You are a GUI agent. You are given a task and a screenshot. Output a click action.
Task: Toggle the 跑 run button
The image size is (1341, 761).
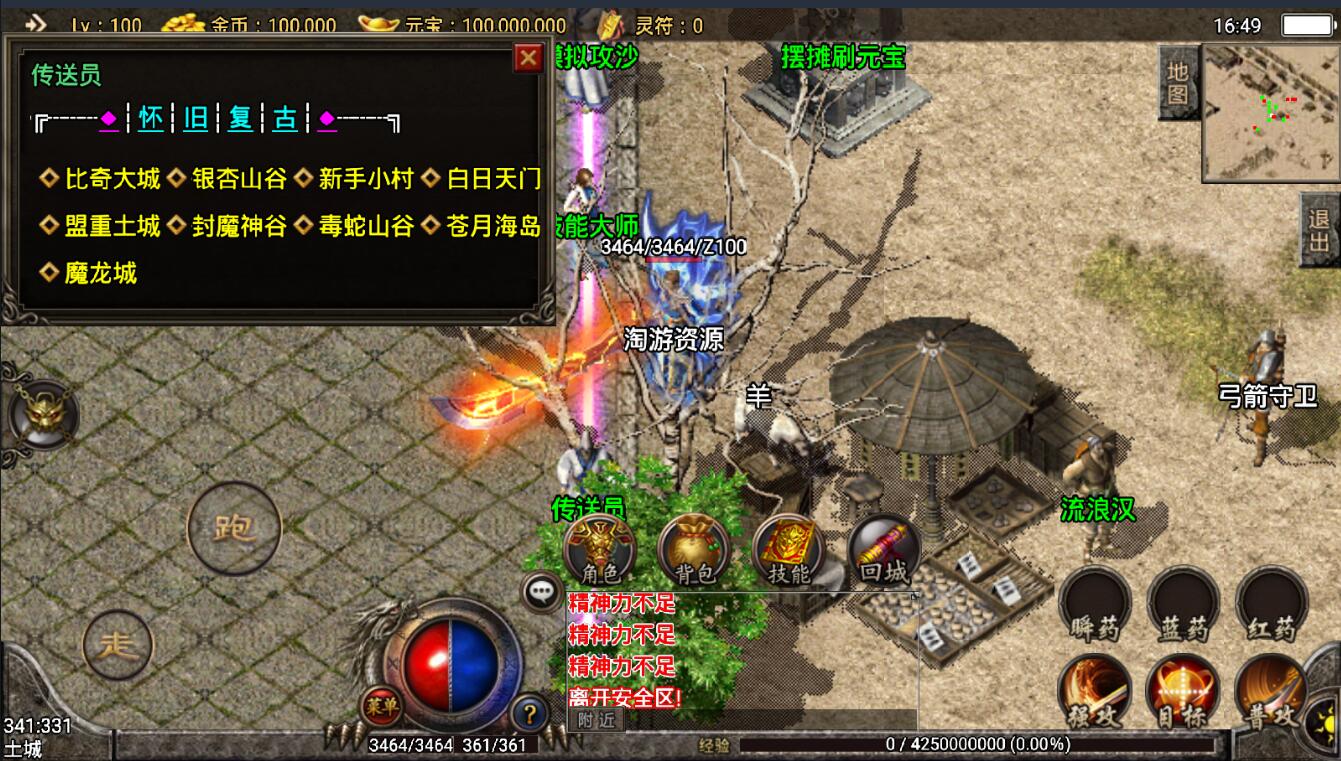point(234,527)
